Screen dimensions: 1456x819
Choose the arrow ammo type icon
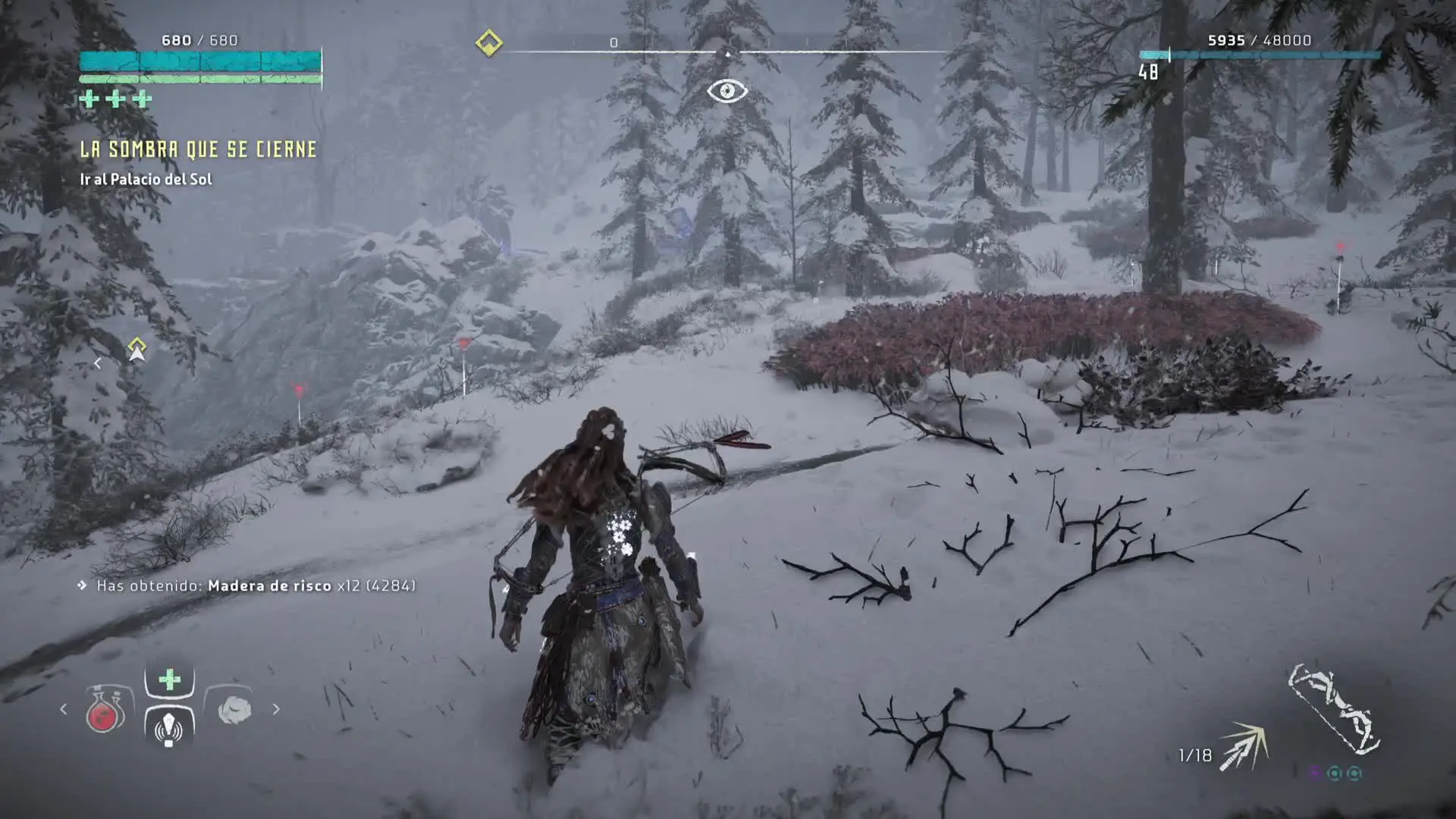pos(1244,746)
